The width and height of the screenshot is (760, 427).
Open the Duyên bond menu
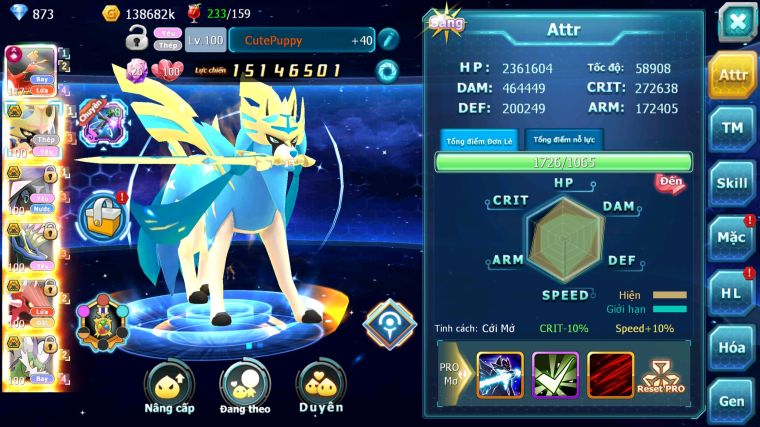(321, 388)
